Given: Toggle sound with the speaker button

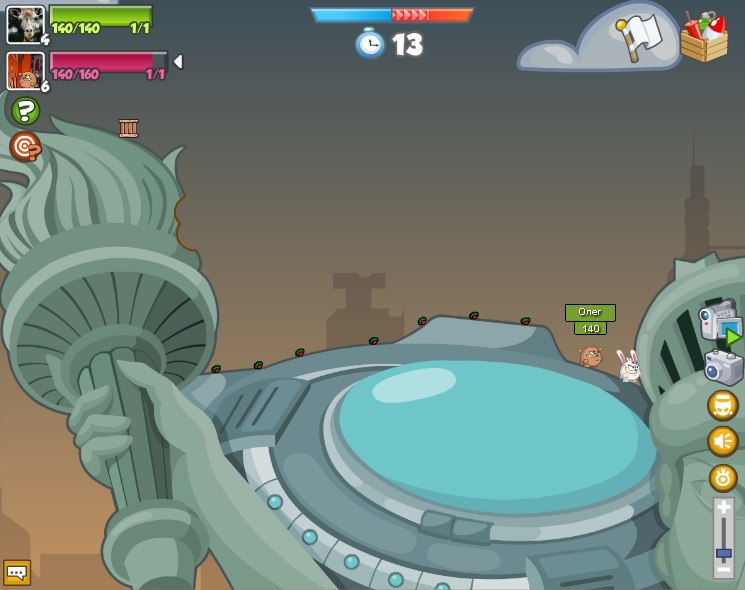Looking at the screenshot, I should coord(723,441).
